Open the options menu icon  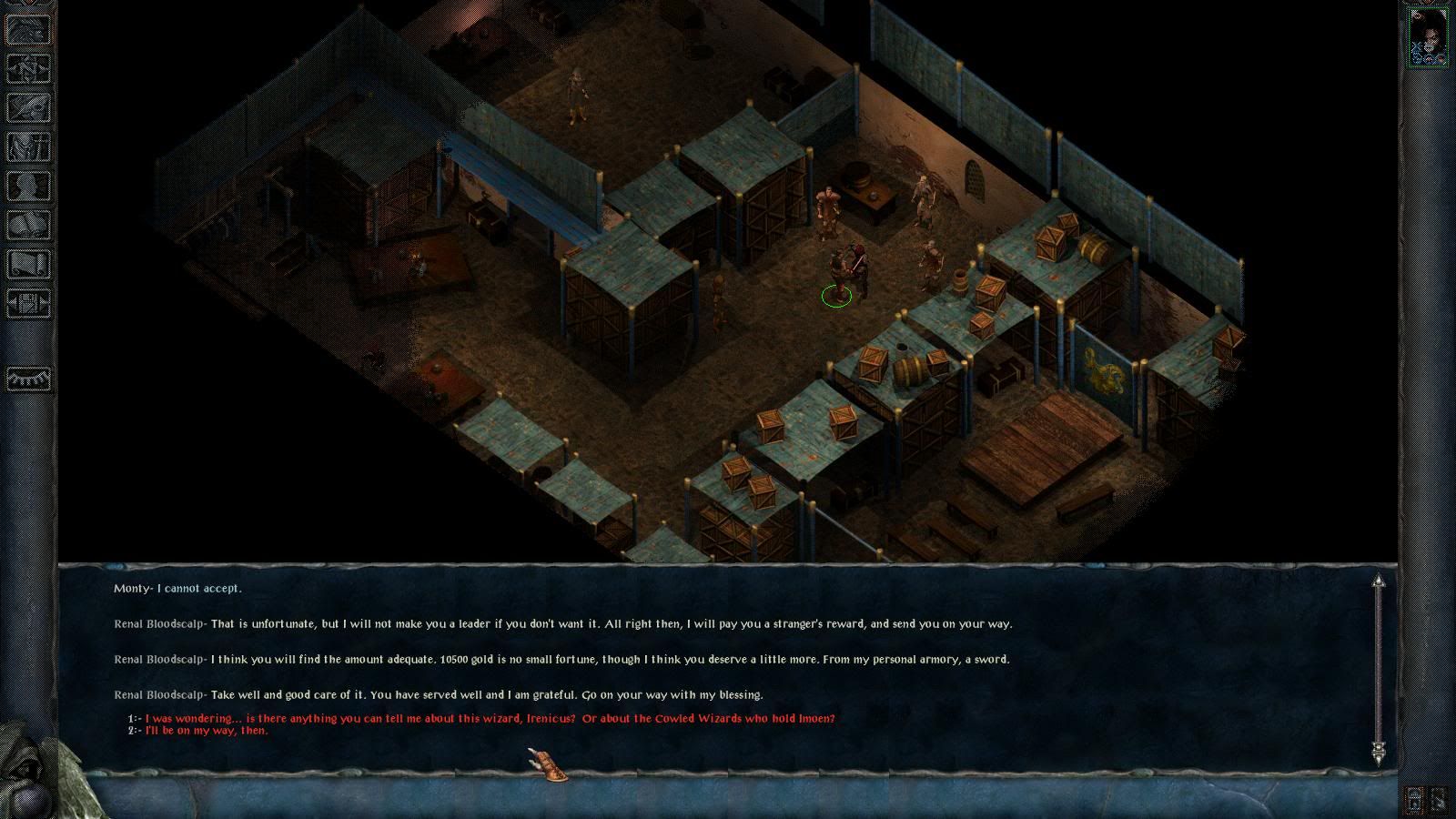pos(28,303)
